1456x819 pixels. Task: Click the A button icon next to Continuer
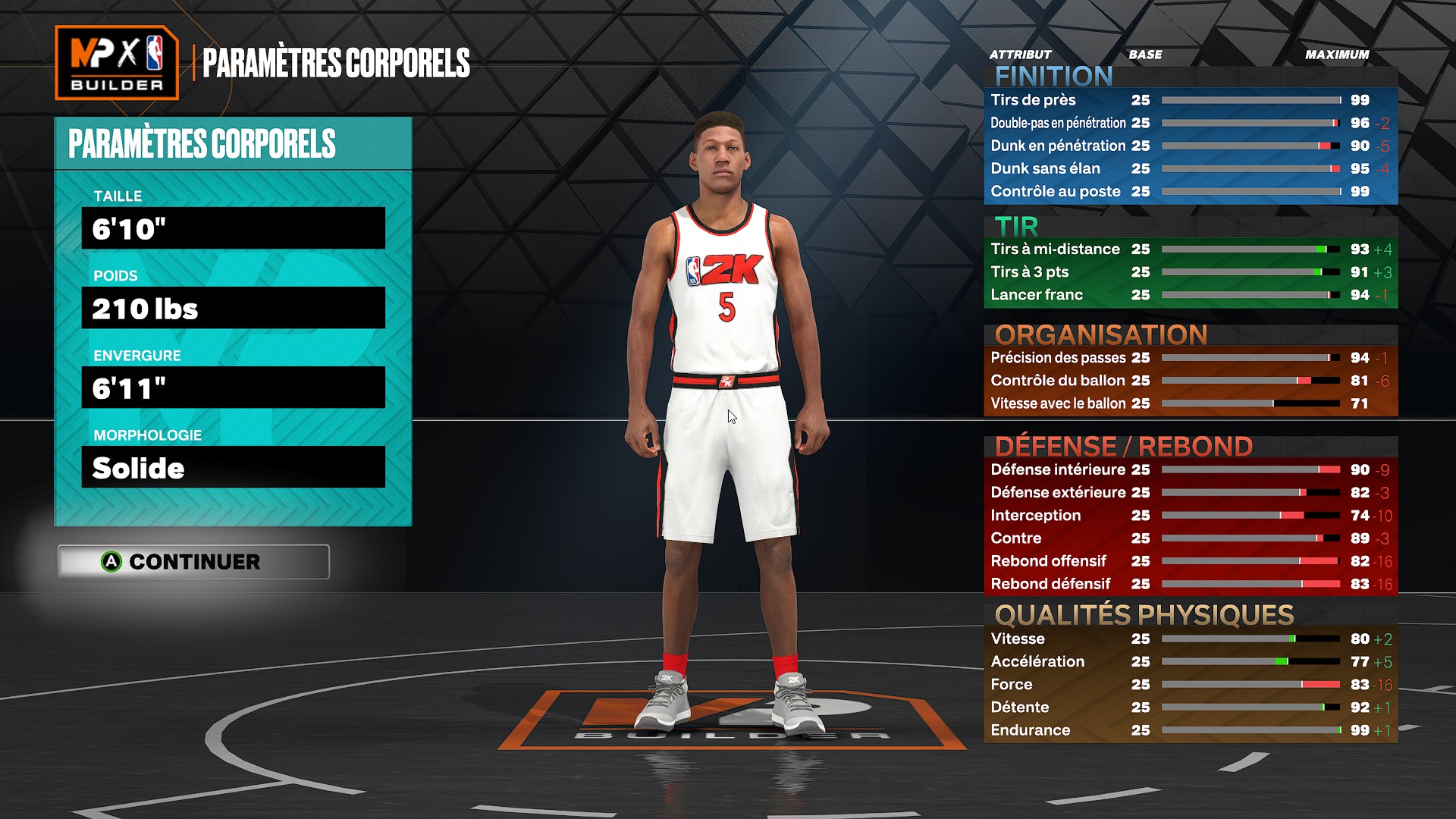click(x=112, y=562)
